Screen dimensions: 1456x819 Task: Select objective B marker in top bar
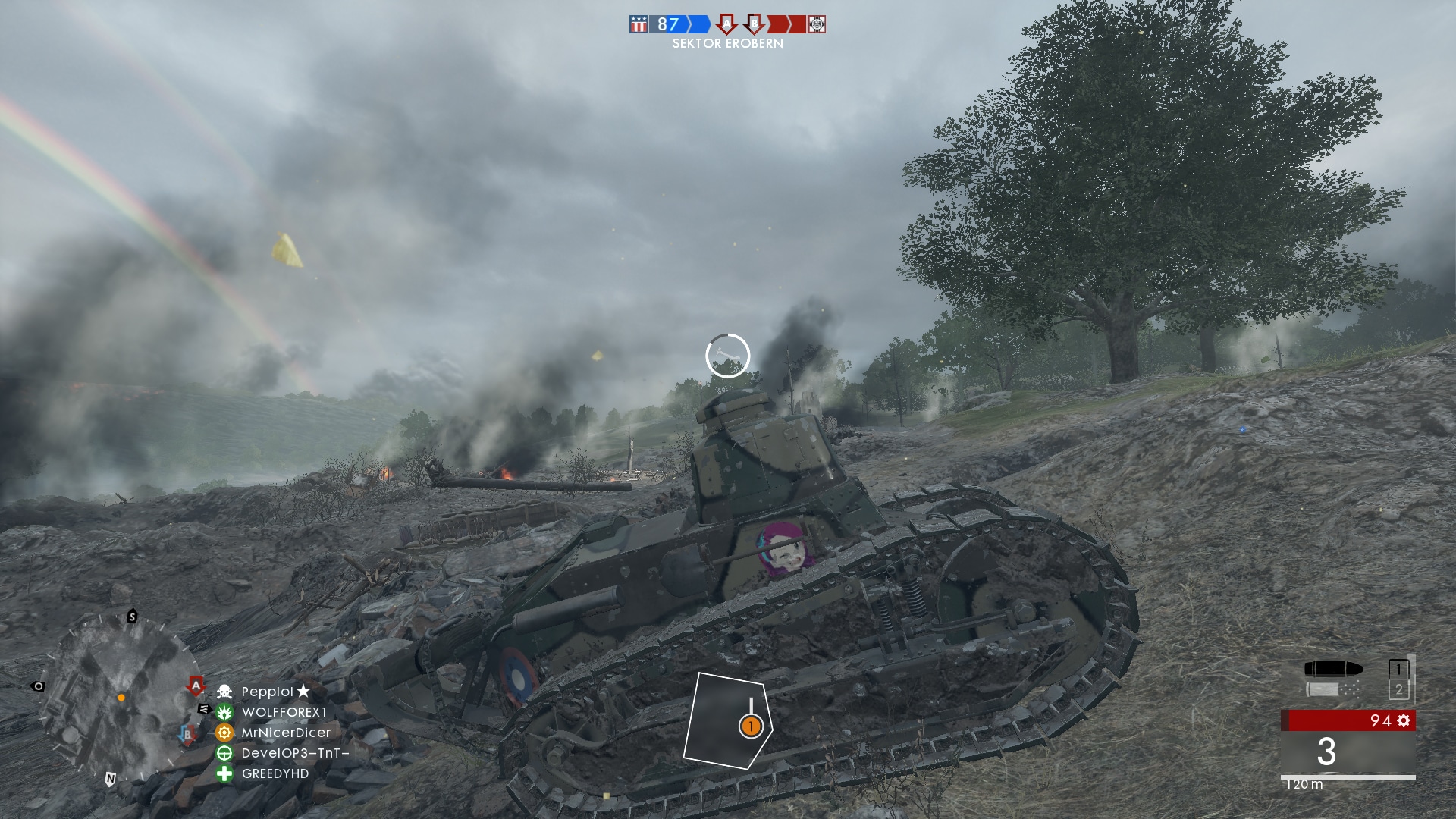pyautogui.click(x=753, y=24)
